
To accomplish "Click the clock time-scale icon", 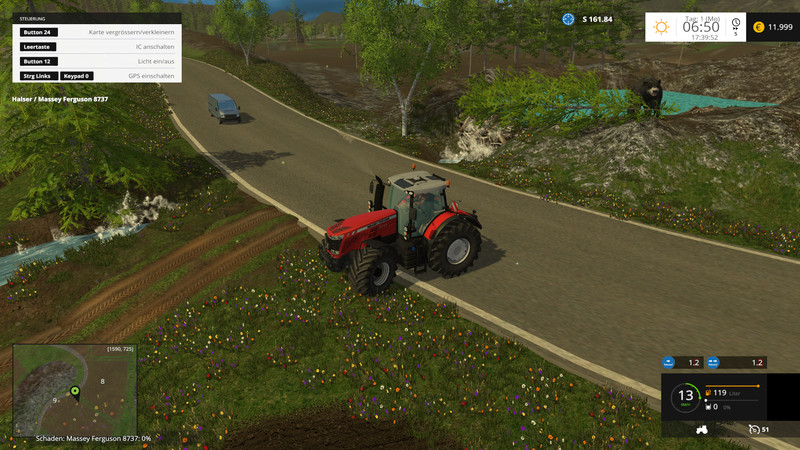I will click(735, 24).
